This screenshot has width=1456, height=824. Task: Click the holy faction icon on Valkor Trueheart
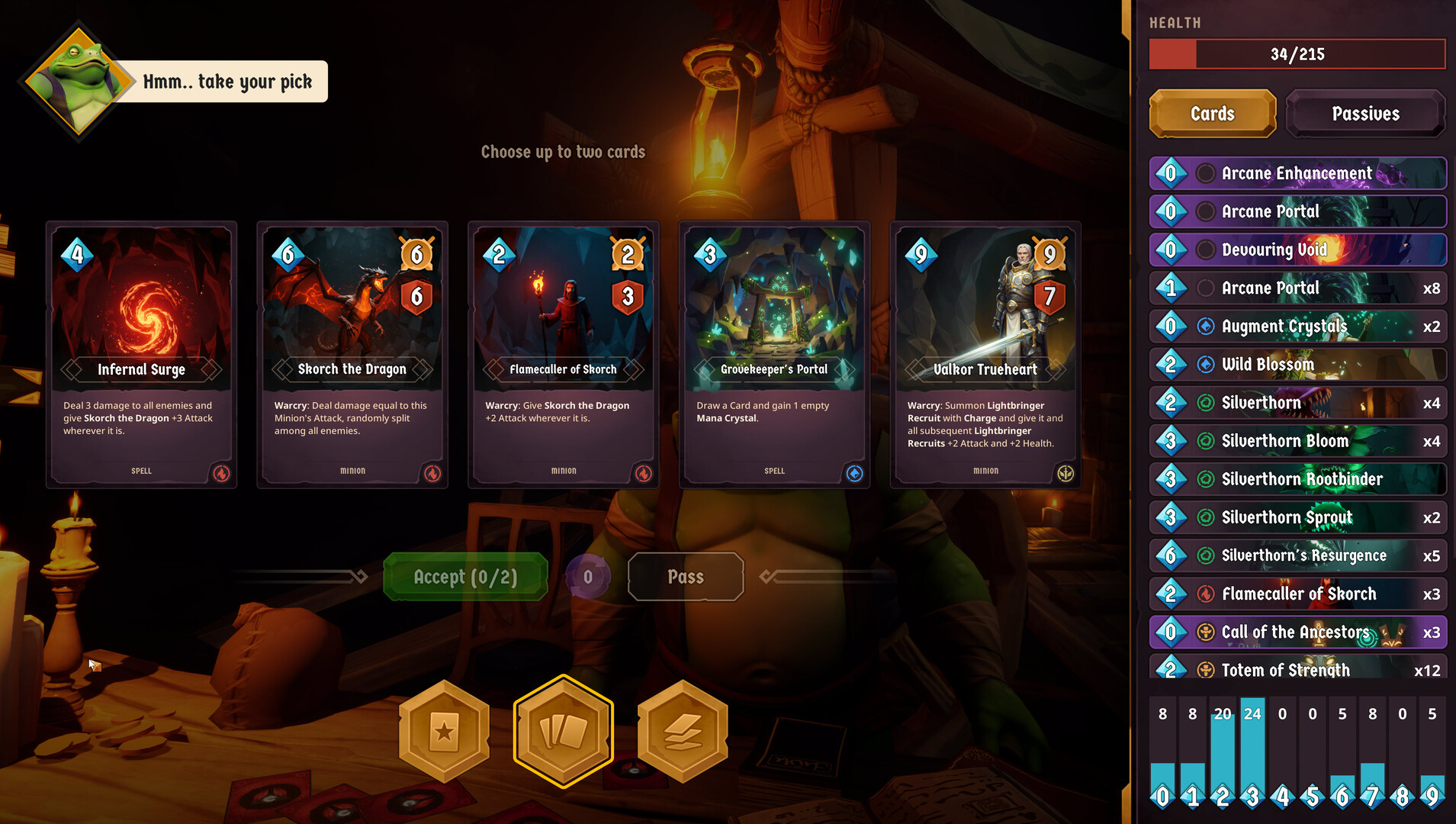pyautogui.click(x=1065, y=474)
